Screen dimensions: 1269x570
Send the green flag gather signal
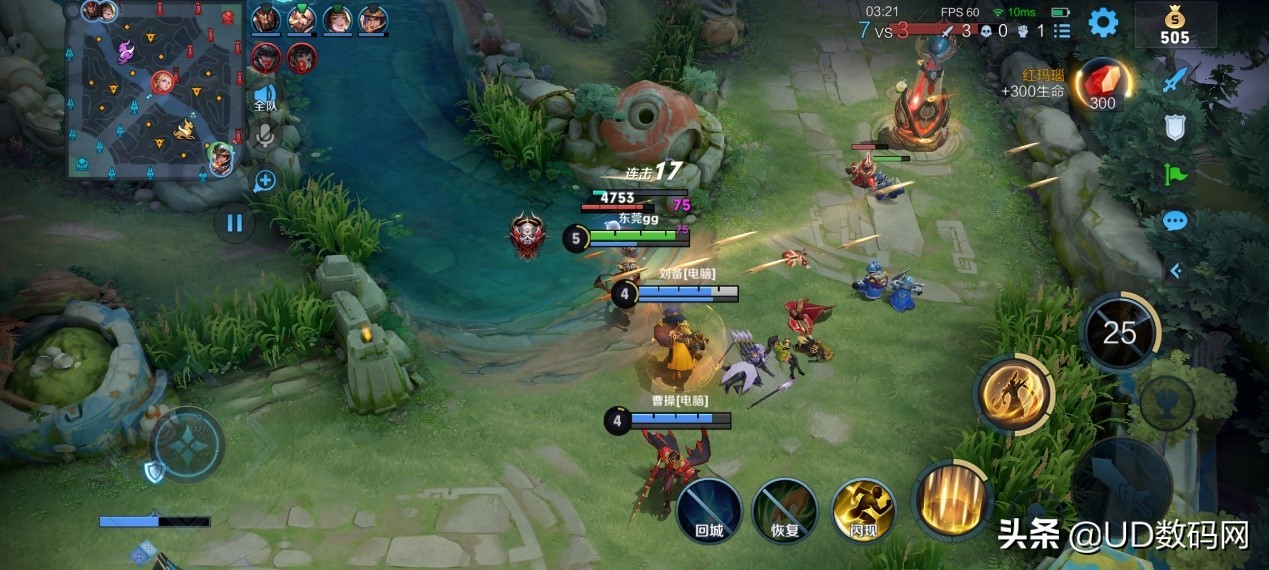(1176, 175)
